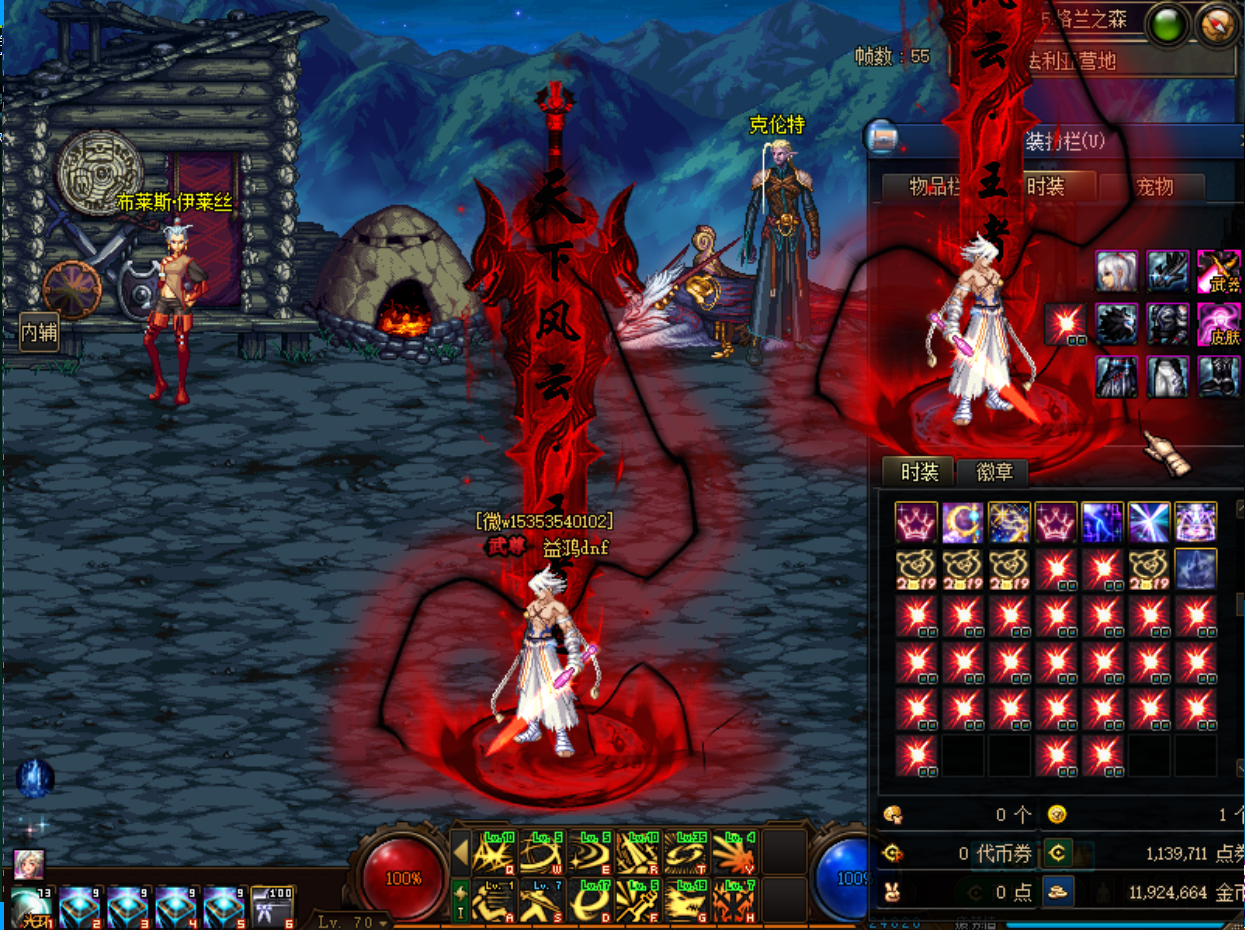Select the 时装 sub-tab above the item grid
Viewport: 1245px width, 930px height.
pyautogui.click(x=919, y=472)
